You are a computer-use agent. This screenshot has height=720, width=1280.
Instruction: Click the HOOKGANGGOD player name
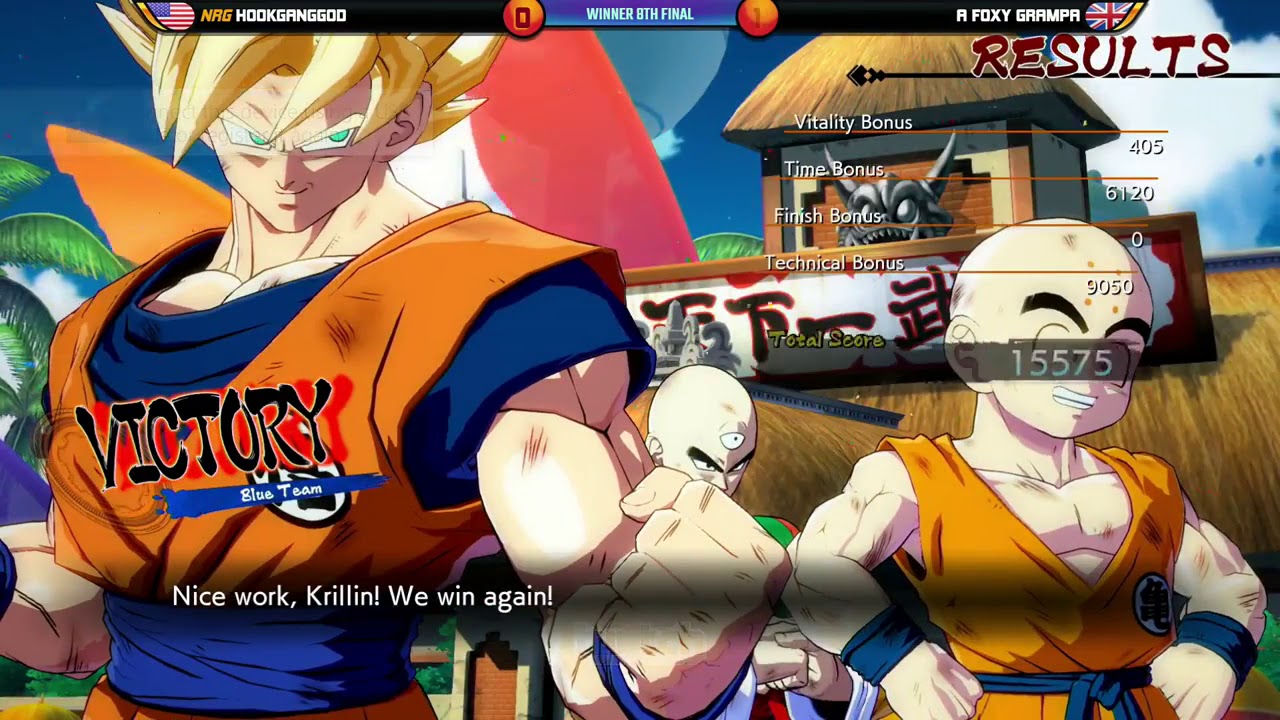[x=290, y=15]
